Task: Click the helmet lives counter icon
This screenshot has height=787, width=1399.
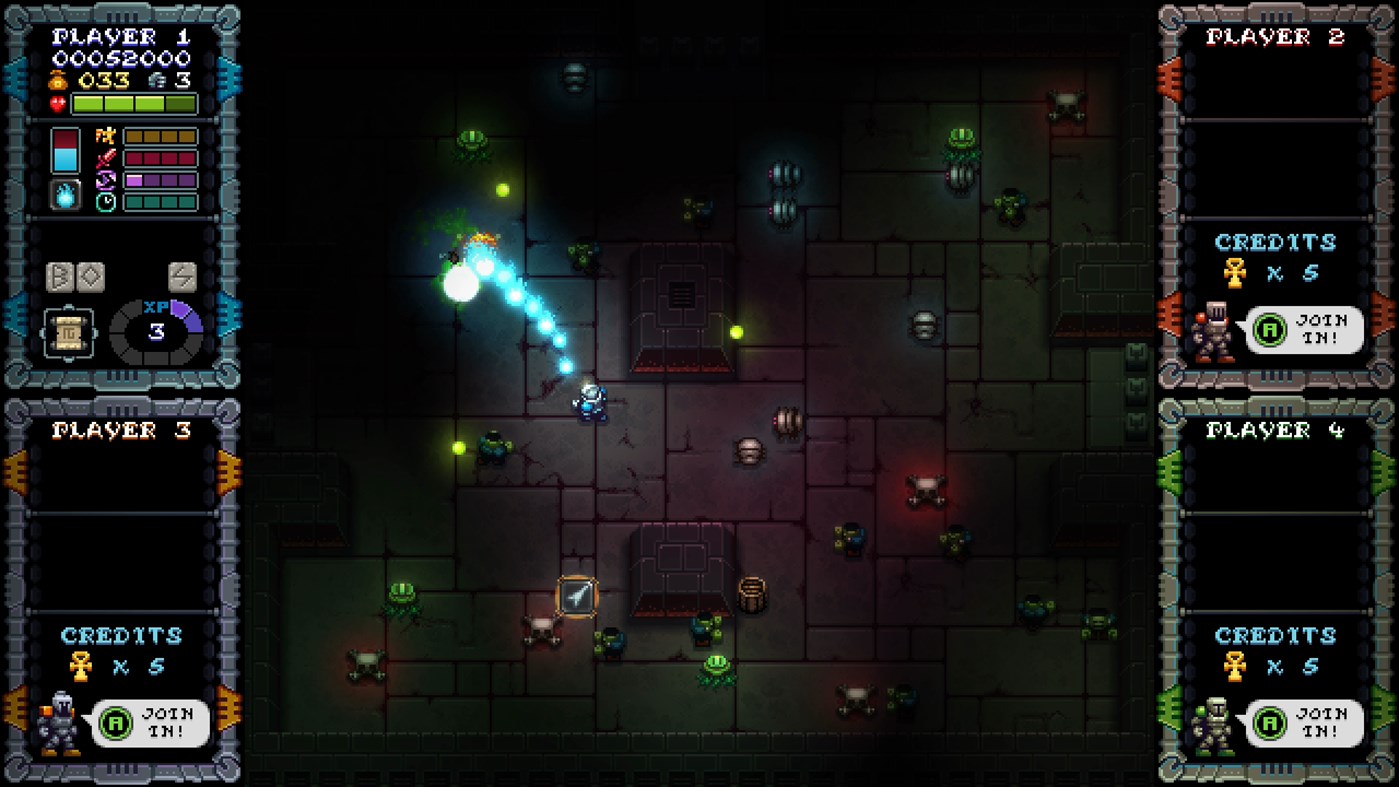Action: point(156,81)
